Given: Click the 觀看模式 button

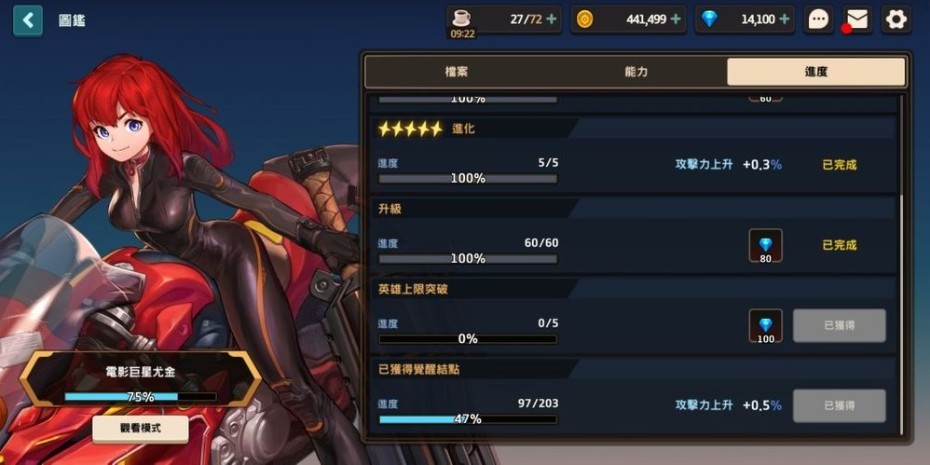Looking at the screenshot, I should (x=140, y=429).
